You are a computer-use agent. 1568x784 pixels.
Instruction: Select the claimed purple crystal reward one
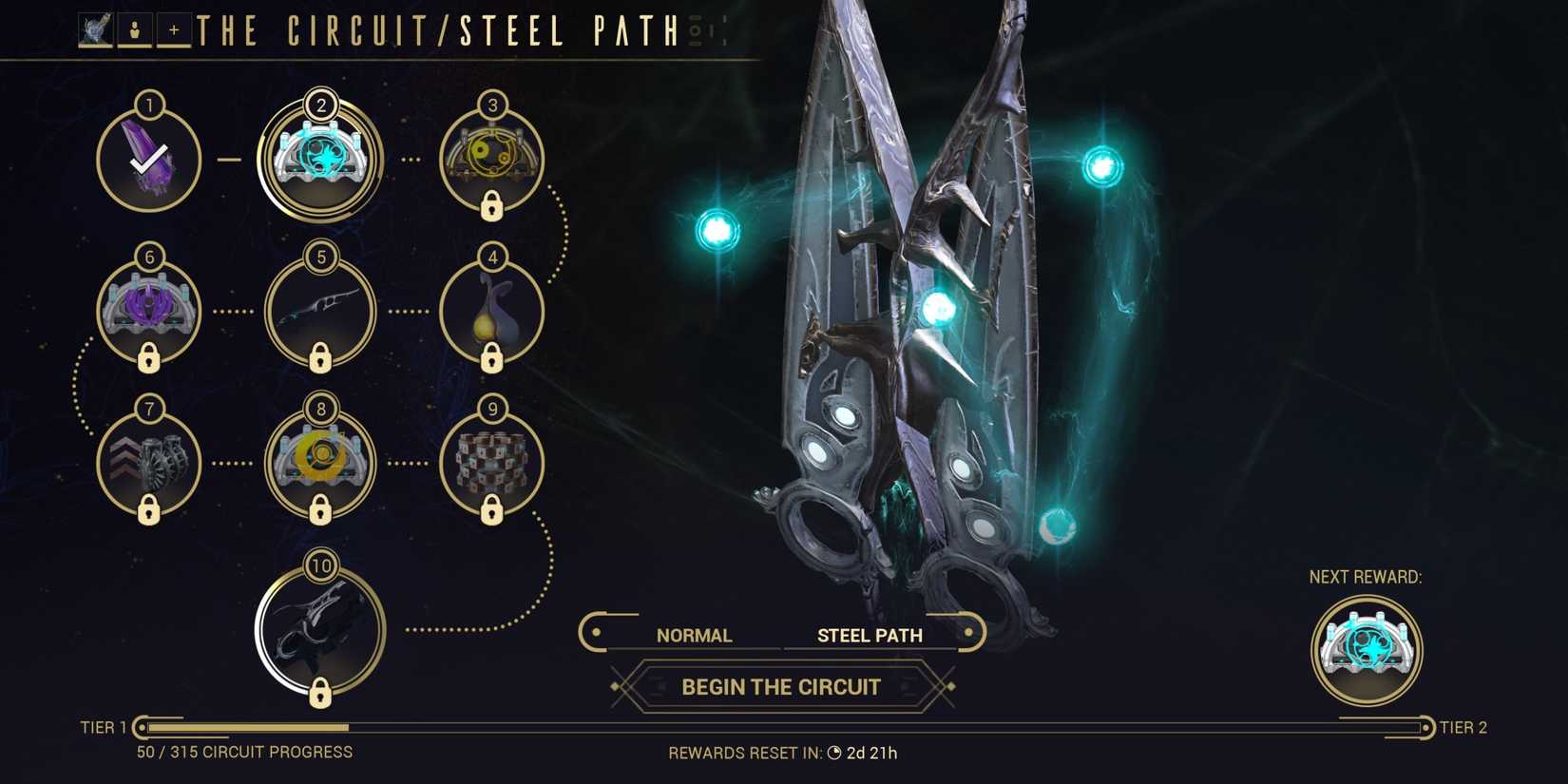pos(147,157)
